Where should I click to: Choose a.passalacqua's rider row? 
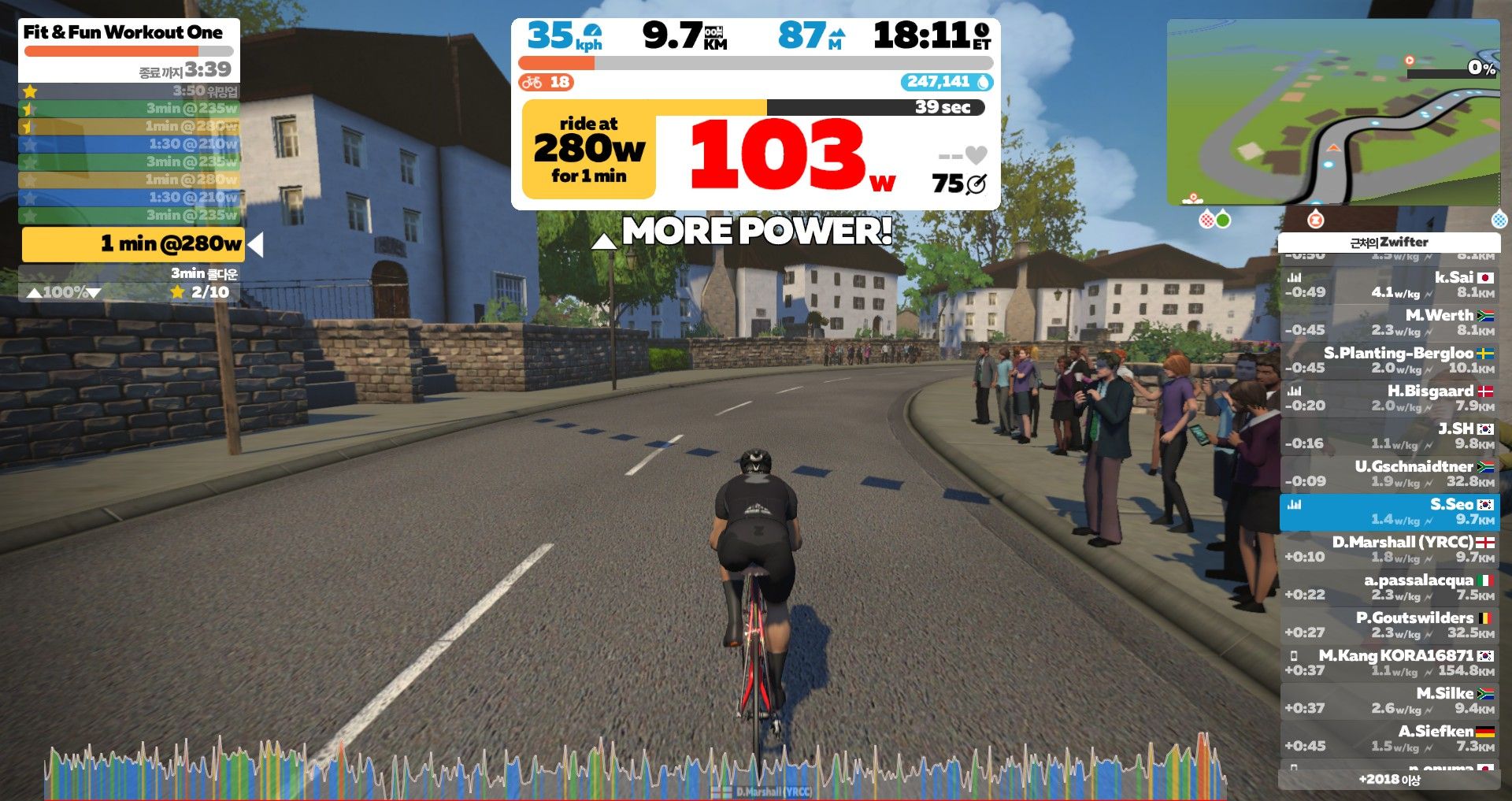click(x=1389, y=587)
